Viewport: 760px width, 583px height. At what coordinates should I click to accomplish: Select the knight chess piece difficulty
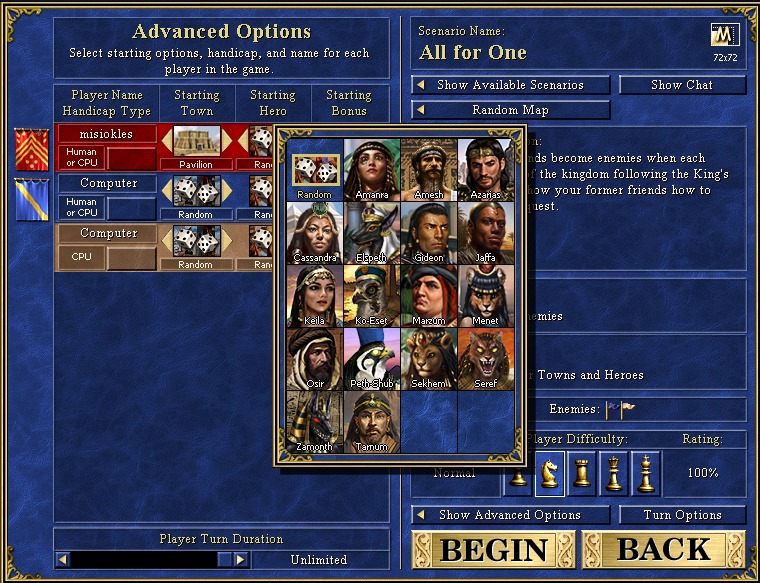click(549, 473)
